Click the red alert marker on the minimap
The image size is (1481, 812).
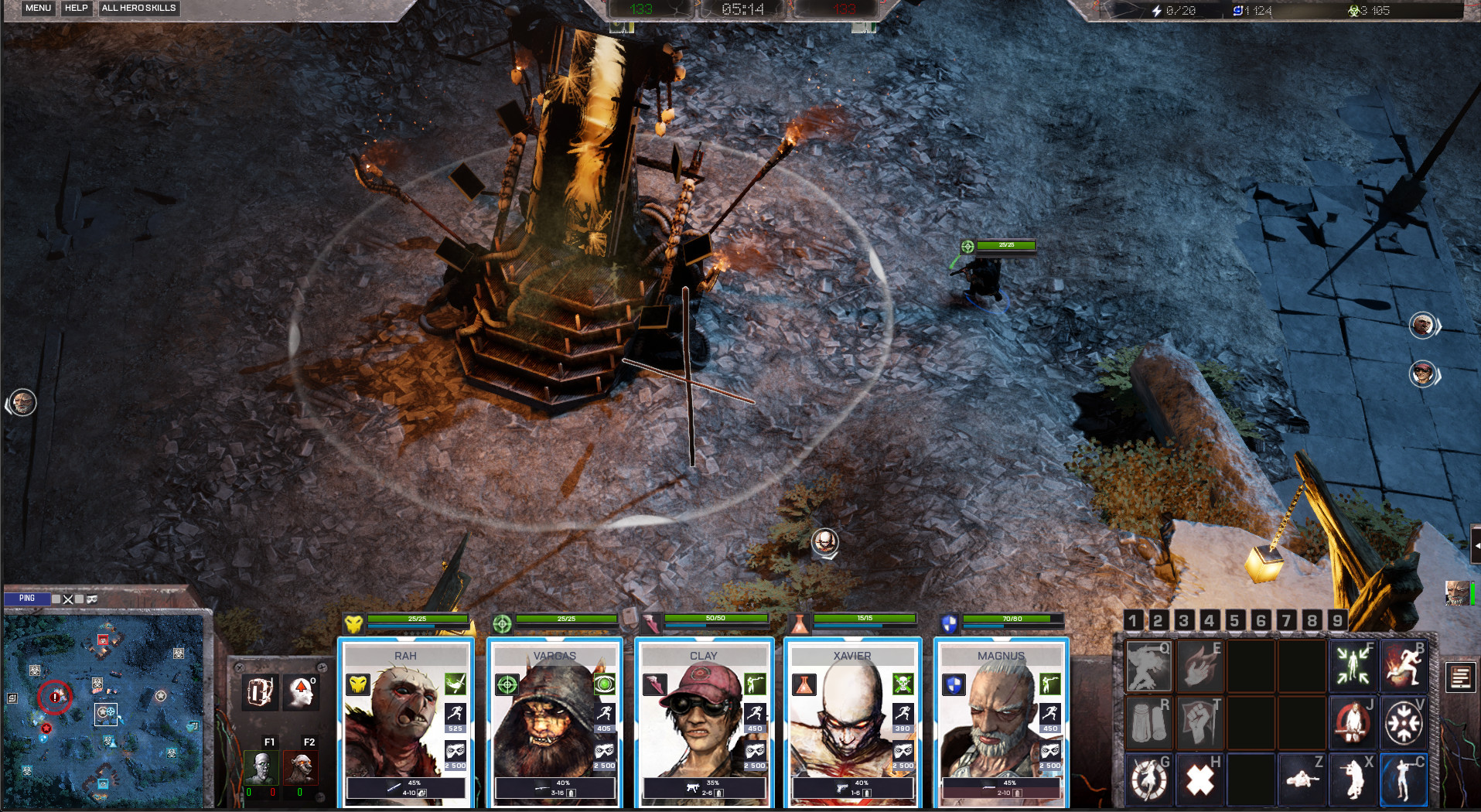pos(54,697)
